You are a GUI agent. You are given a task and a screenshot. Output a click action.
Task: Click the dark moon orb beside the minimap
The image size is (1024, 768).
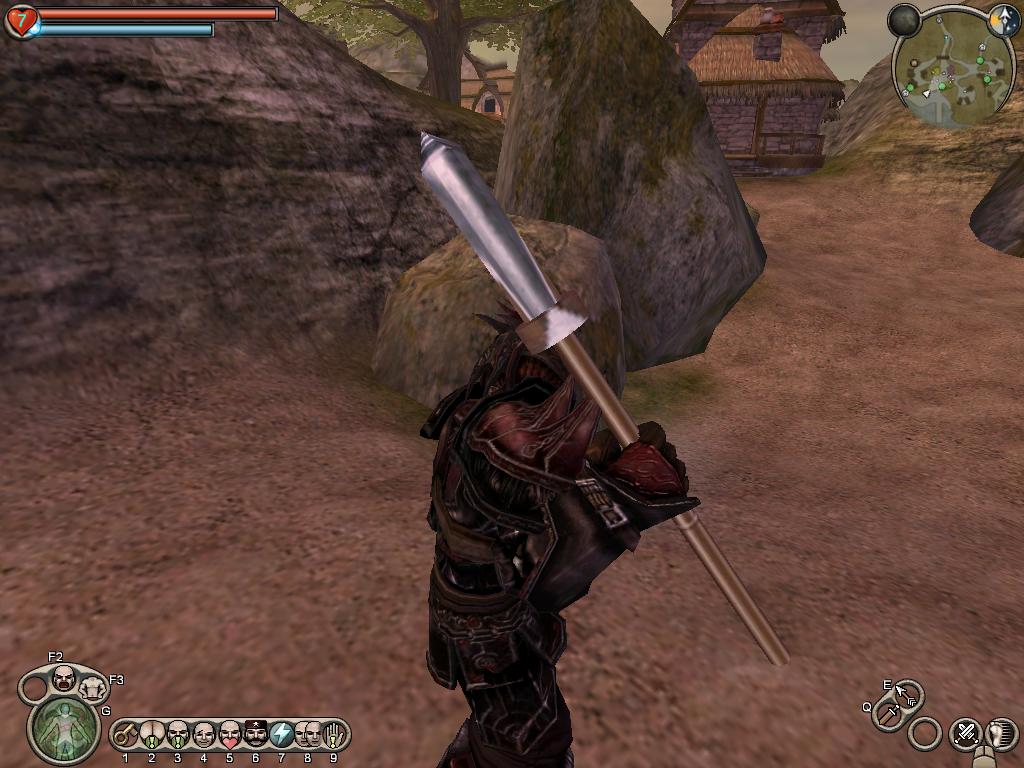(904, 21)
